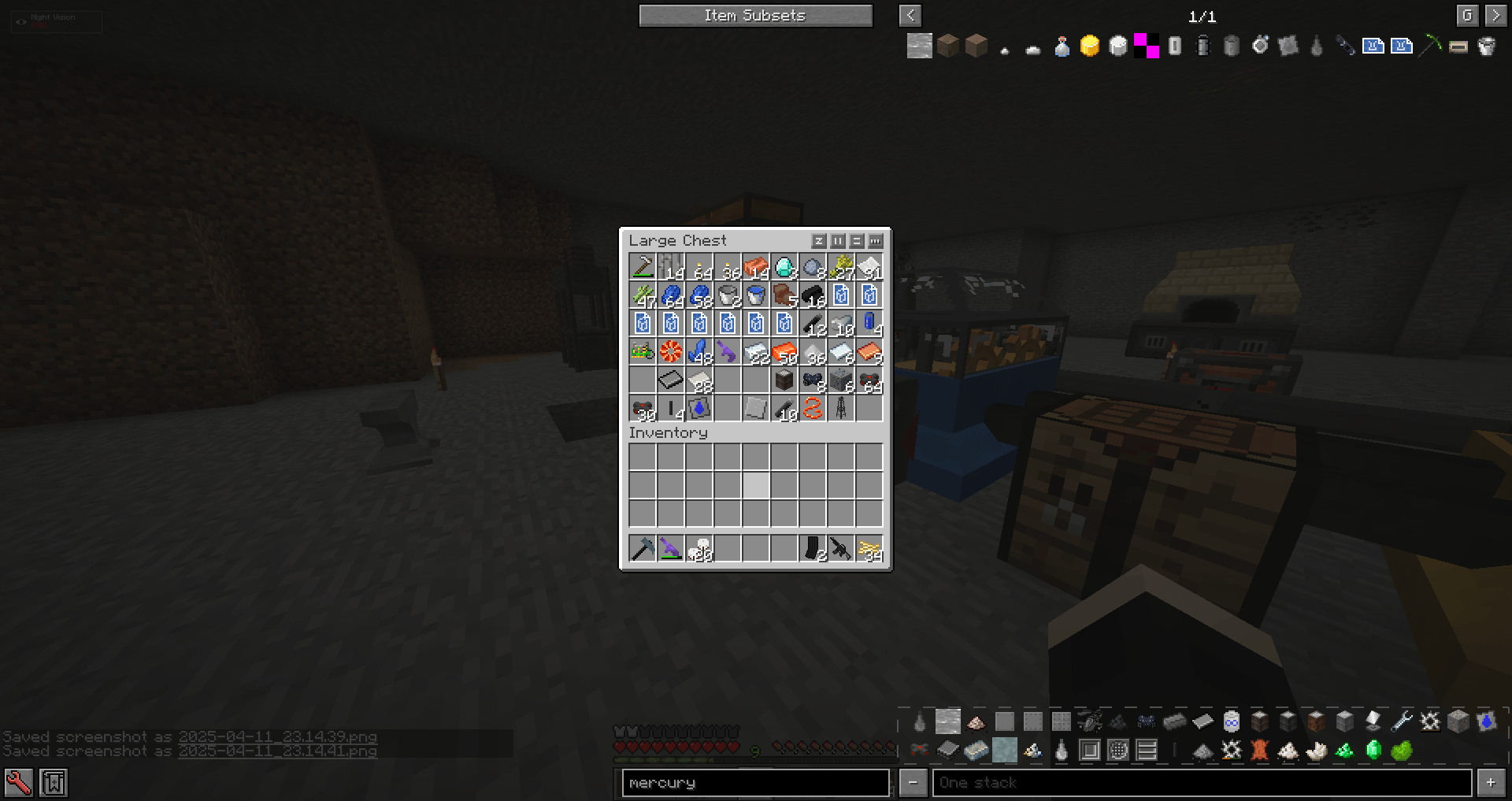Screen dimensions: 1512x801
Task: Open Inventory Tweaks settings with the ... button
Action: pos(876,241)
